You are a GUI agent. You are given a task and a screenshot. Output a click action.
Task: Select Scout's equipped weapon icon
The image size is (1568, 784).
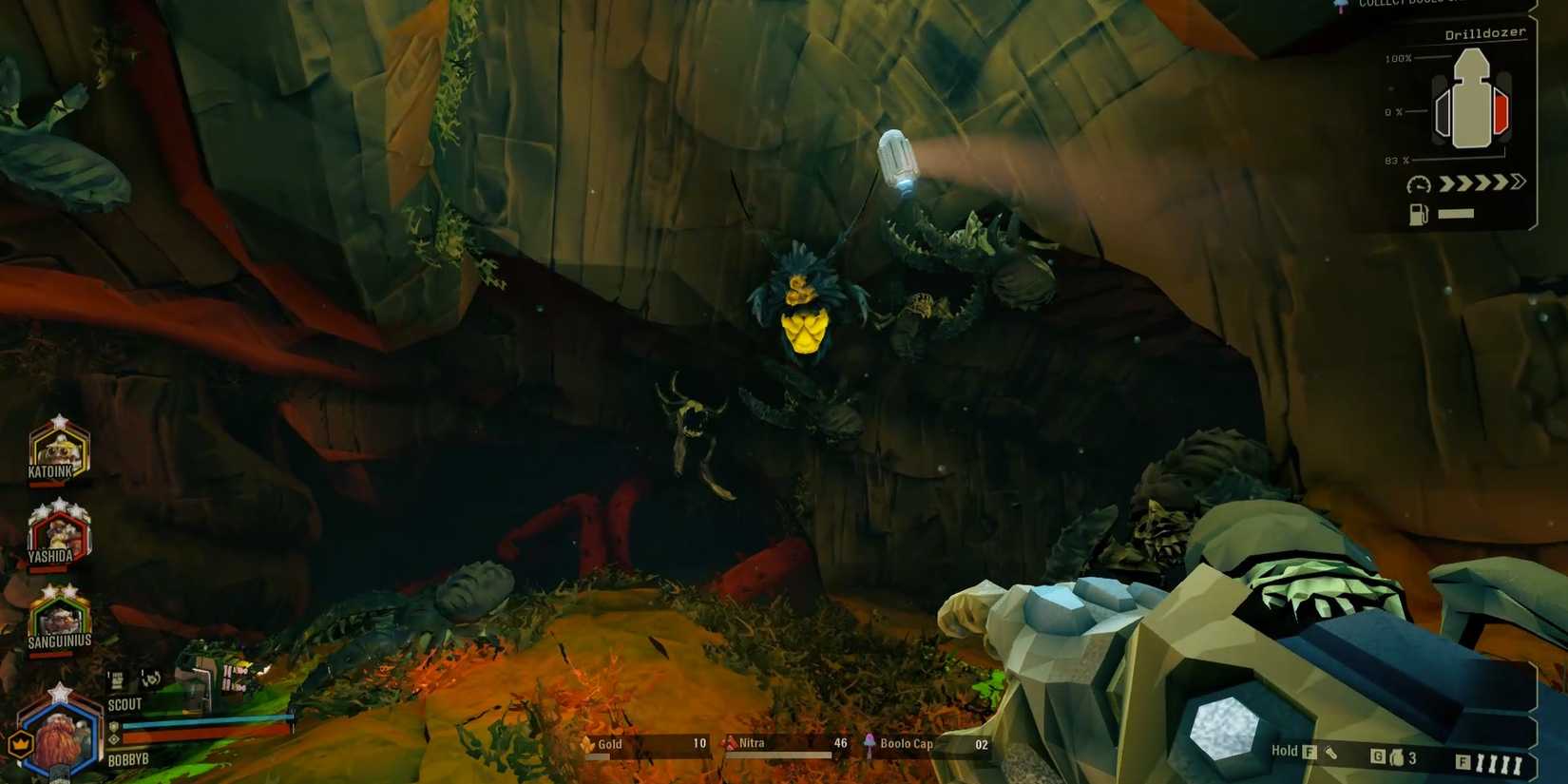click(x=118, y=679)
